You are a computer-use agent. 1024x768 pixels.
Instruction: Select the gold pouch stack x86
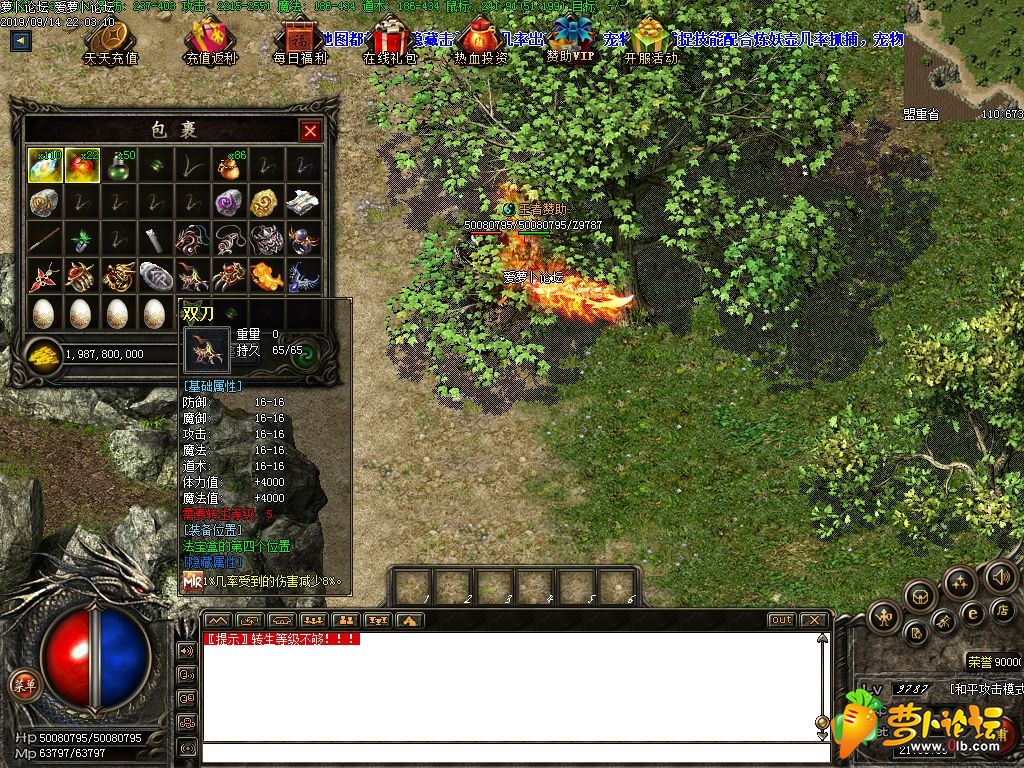(229, 166)
